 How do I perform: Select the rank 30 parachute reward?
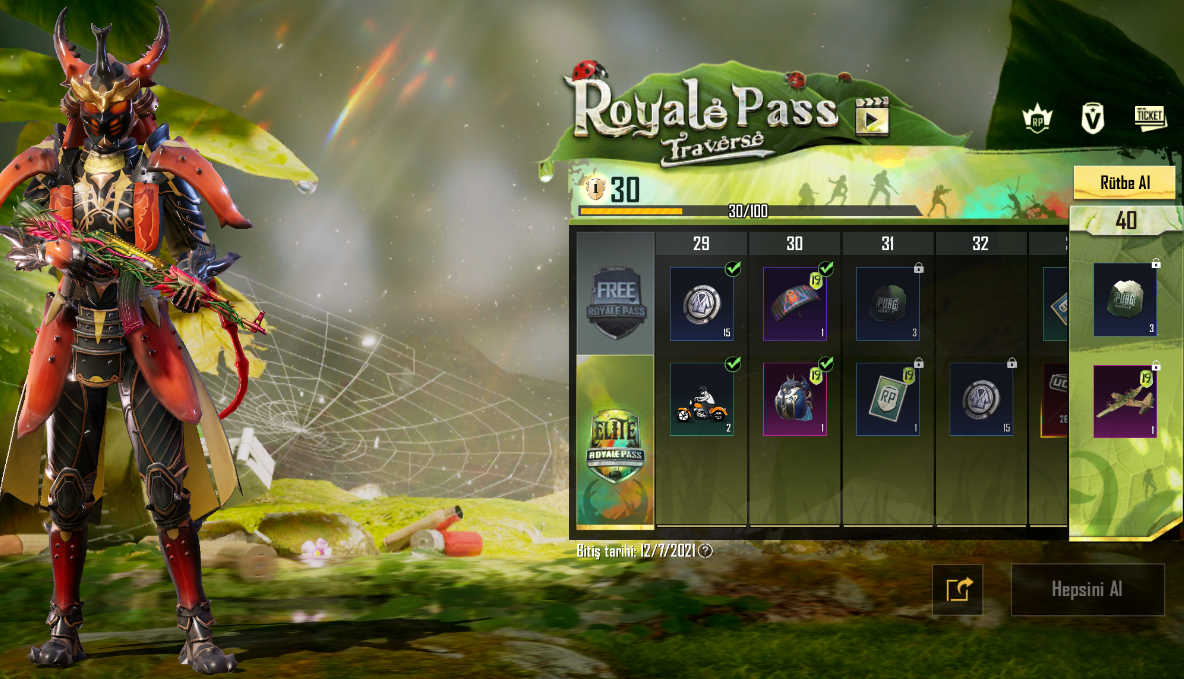tap(795, 303)
